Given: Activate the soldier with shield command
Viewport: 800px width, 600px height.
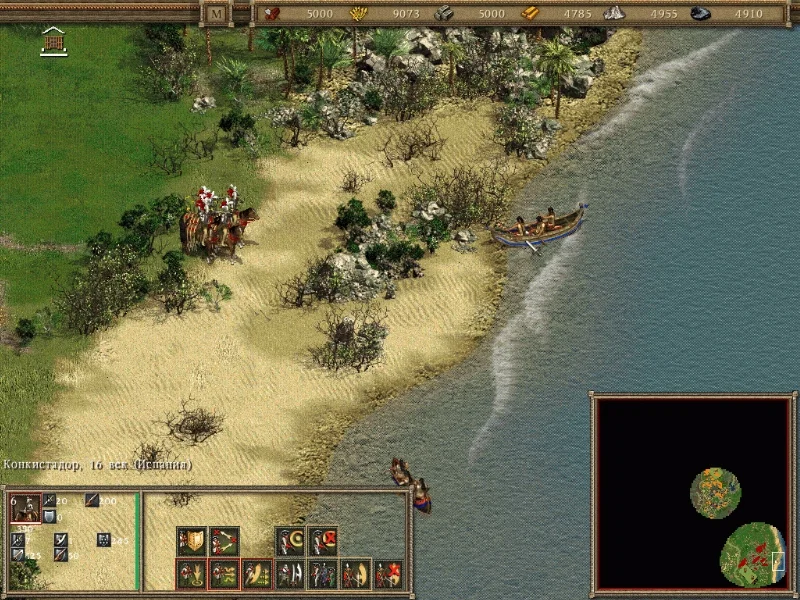Looking at the screenshot, I should [191, 541].
